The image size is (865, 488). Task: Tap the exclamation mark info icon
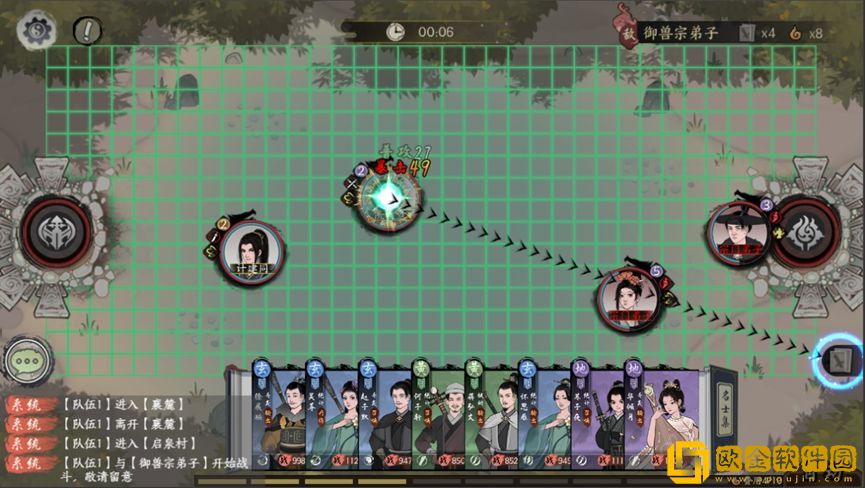pos(88,30)
